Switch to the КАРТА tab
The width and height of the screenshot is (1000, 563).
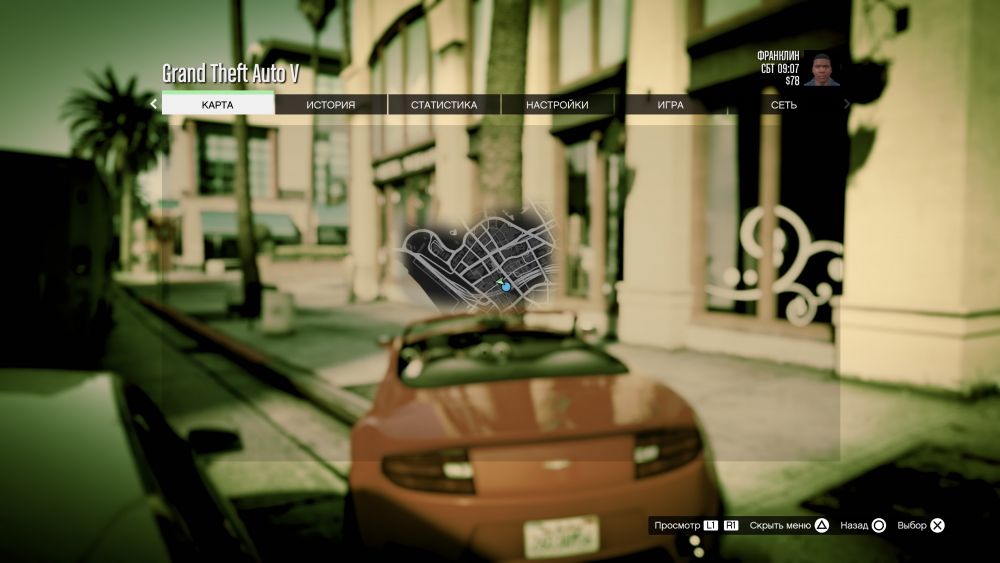click(218, 104)
